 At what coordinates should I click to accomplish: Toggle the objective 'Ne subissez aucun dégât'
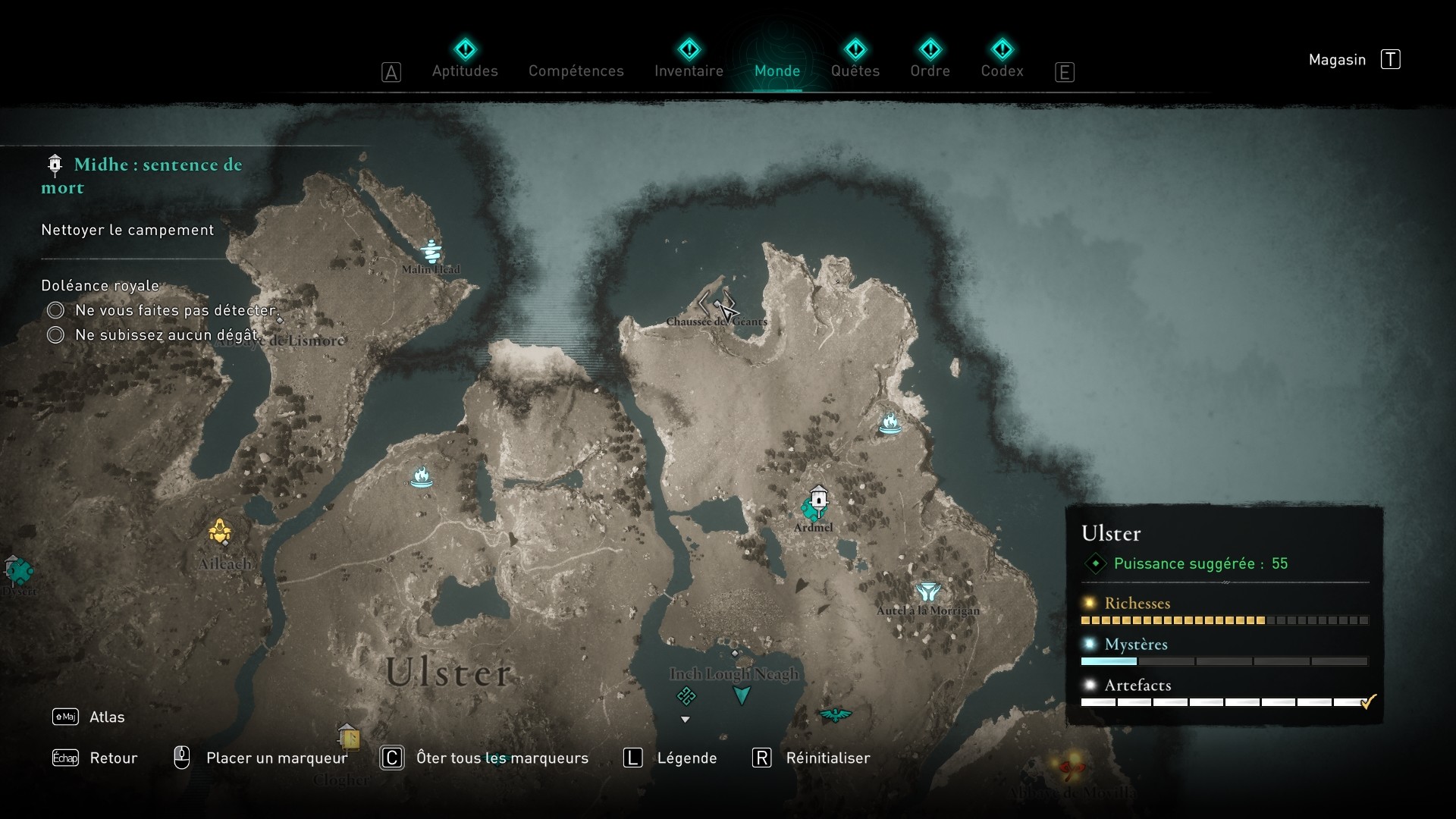coord(55,334)
